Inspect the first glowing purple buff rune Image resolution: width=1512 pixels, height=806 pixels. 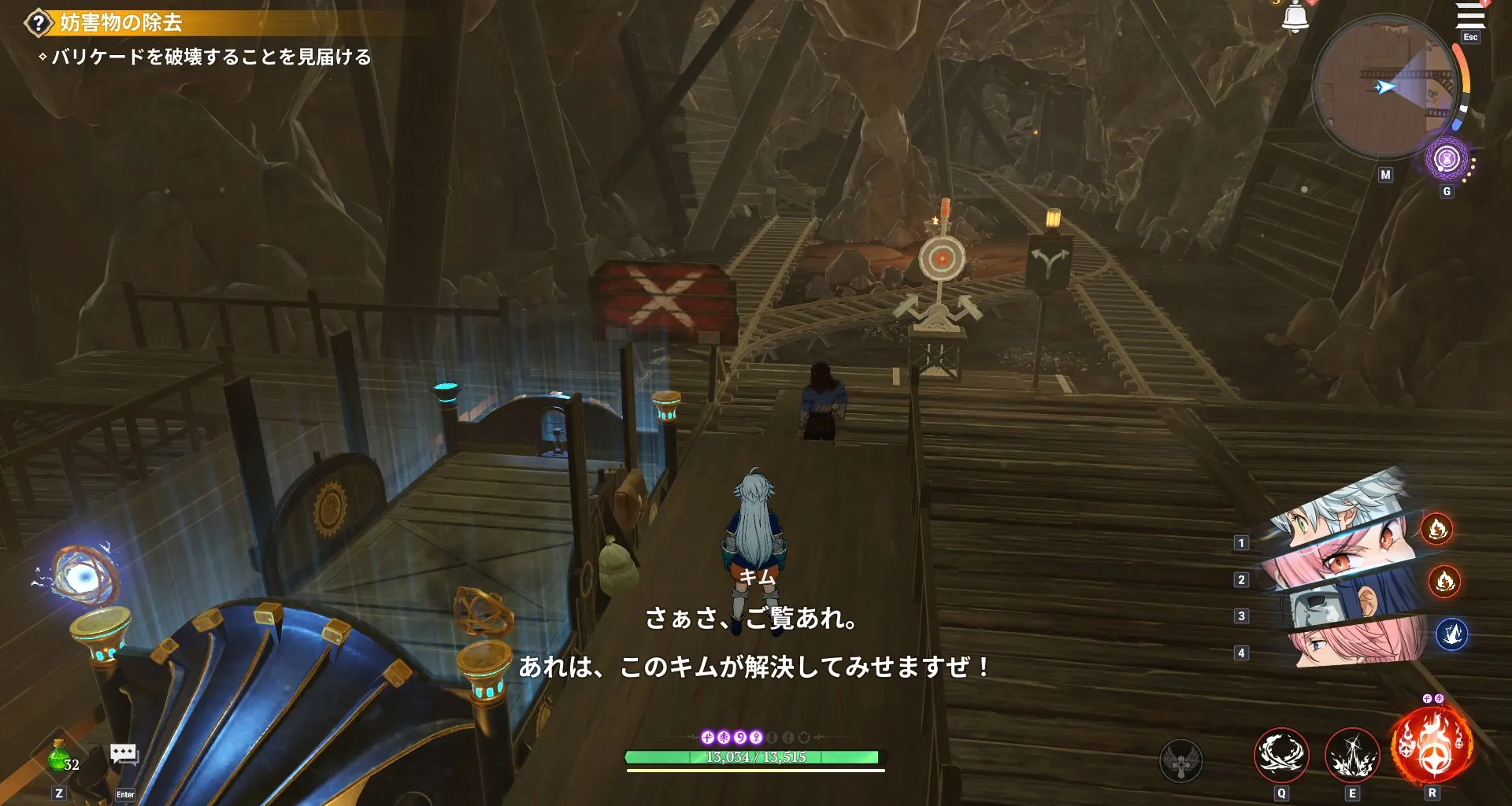pos(708,738)
